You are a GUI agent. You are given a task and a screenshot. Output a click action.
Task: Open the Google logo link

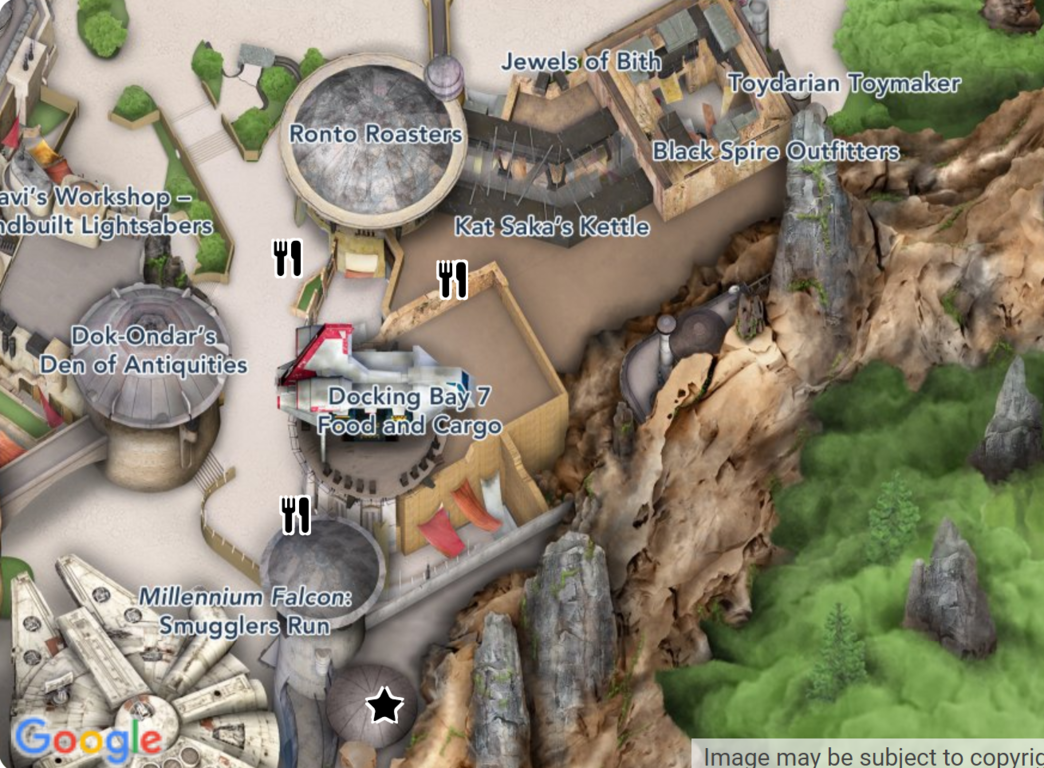(88, 740)
